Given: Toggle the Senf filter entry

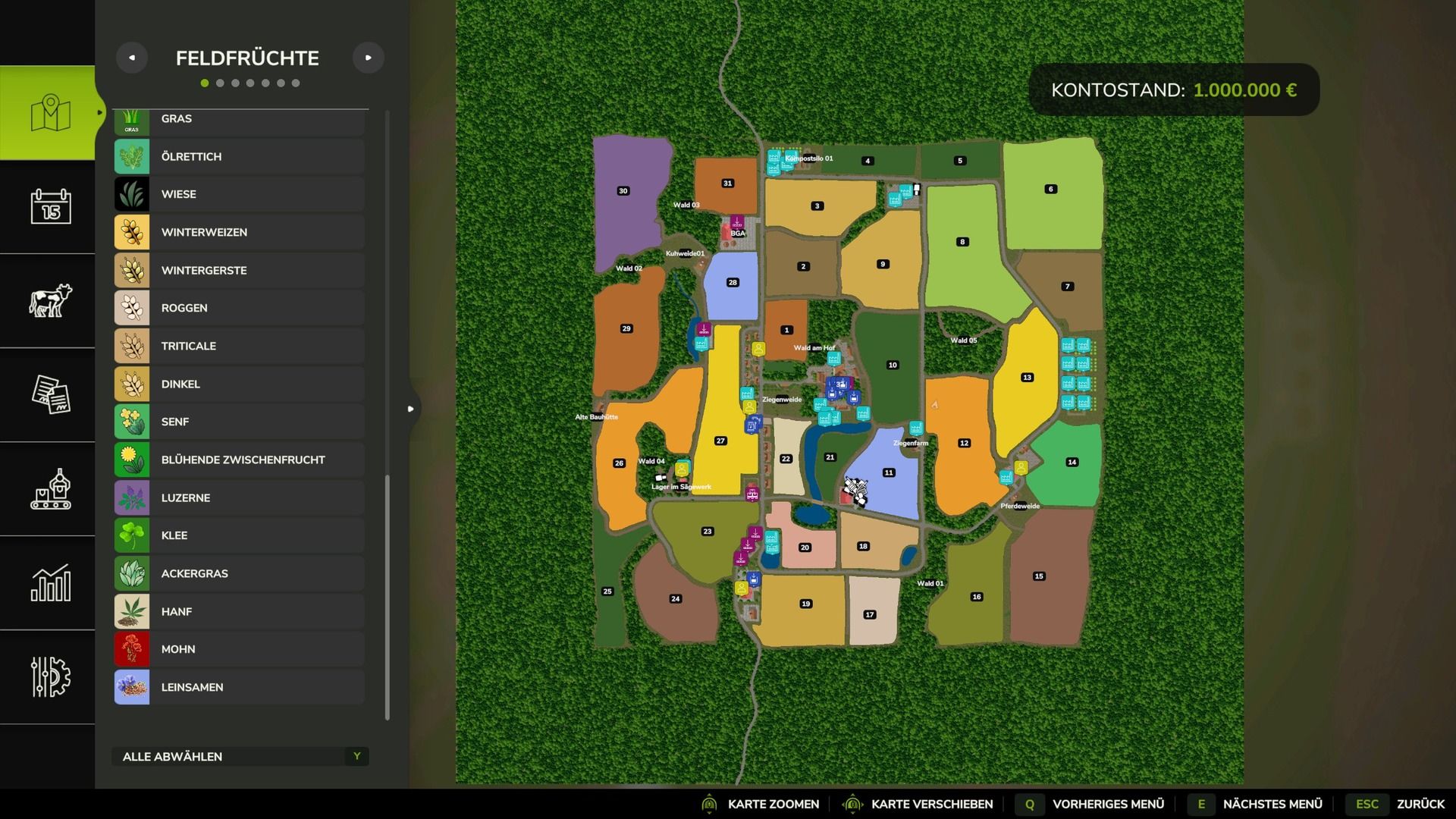Looking at the screenshot, I should coord(239,422).
